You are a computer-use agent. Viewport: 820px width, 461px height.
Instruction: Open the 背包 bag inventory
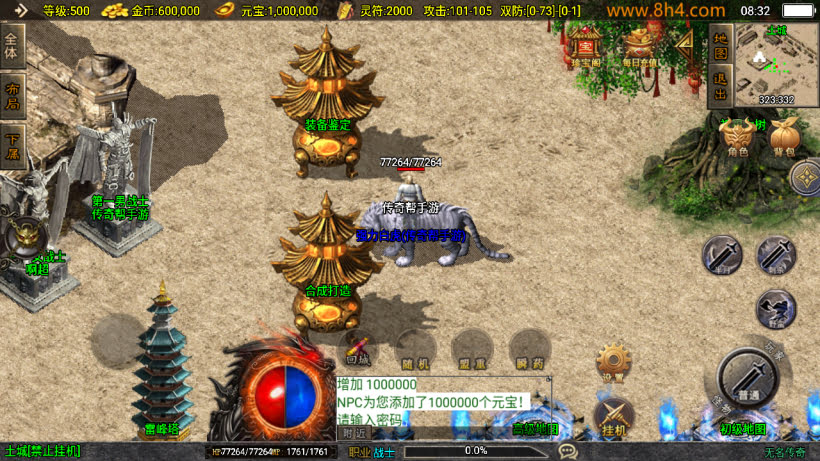pyautogui.click(x=782, y=137)
